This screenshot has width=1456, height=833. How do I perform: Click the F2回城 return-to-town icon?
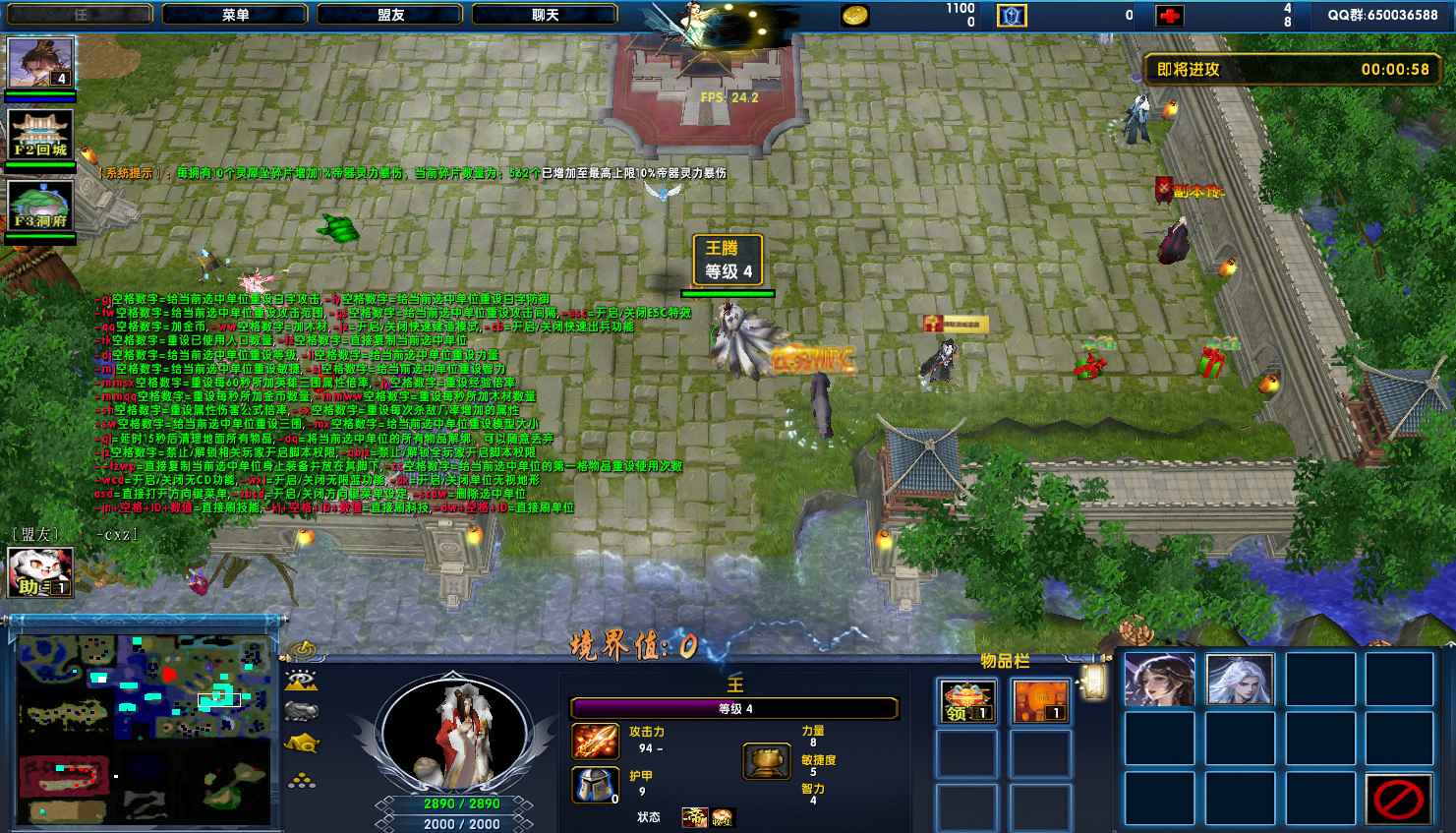(x=40, y=134)
